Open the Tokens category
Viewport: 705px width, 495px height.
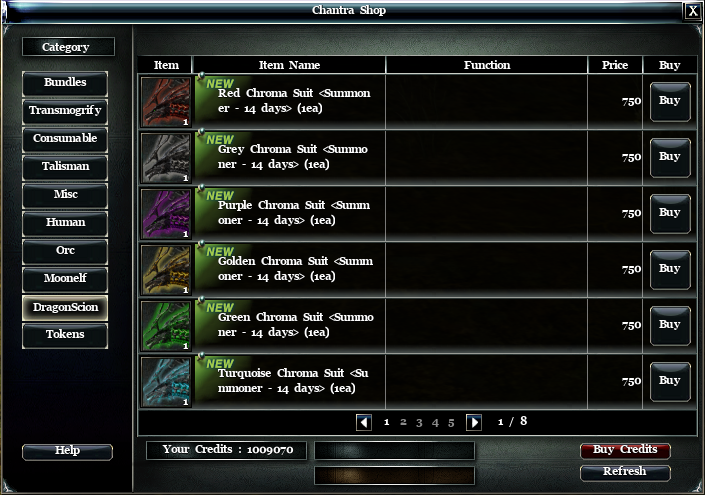65,335
